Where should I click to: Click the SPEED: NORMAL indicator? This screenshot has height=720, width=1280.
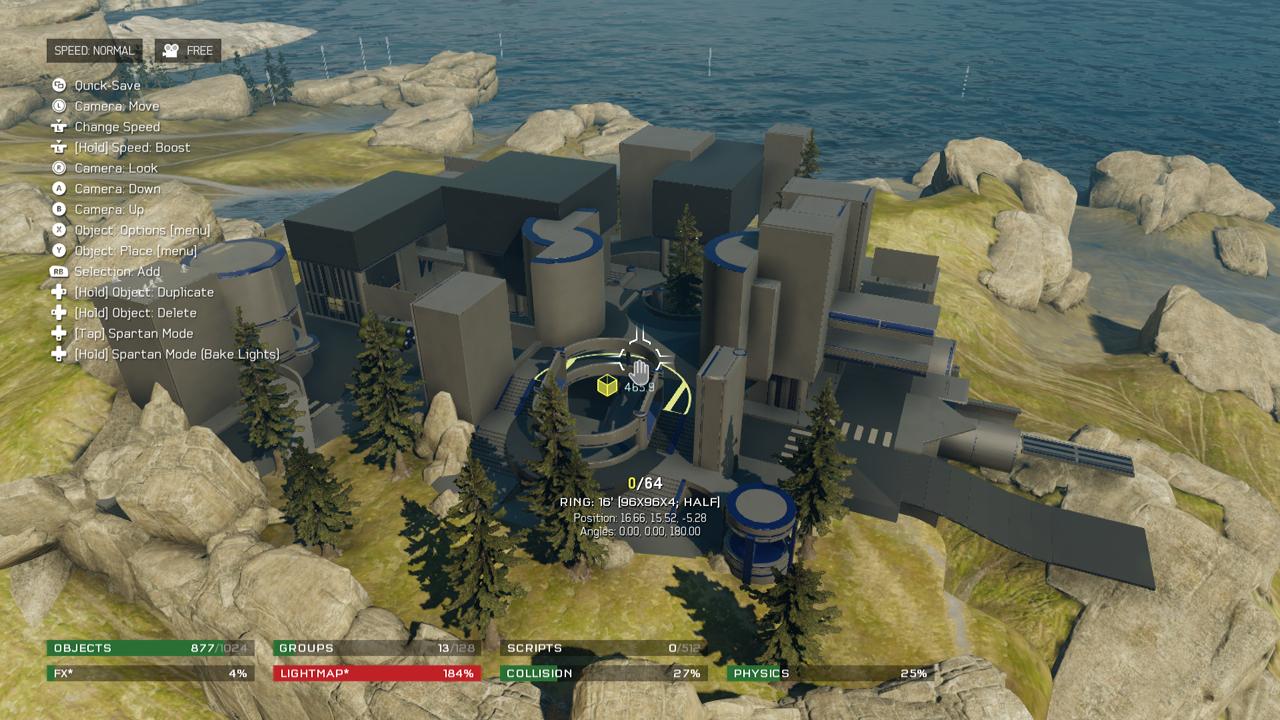pos(94,51)
